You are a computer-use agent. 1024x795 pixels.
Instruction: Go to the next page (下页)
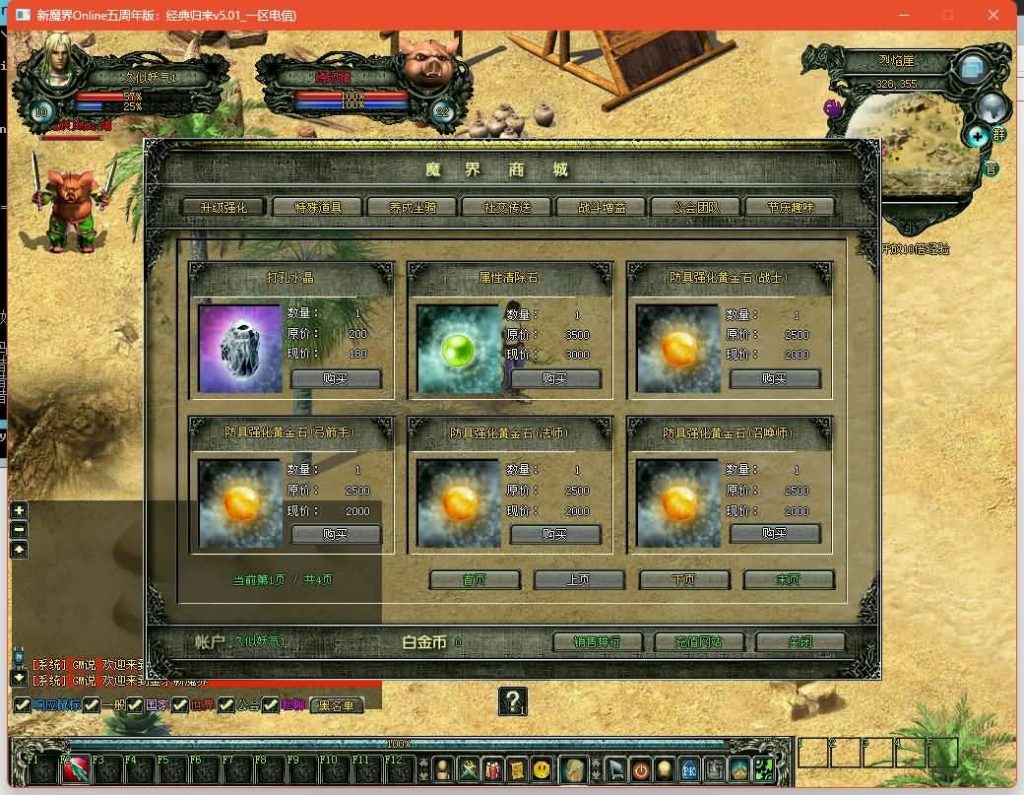pyautogui.click(x=684, y=580)
